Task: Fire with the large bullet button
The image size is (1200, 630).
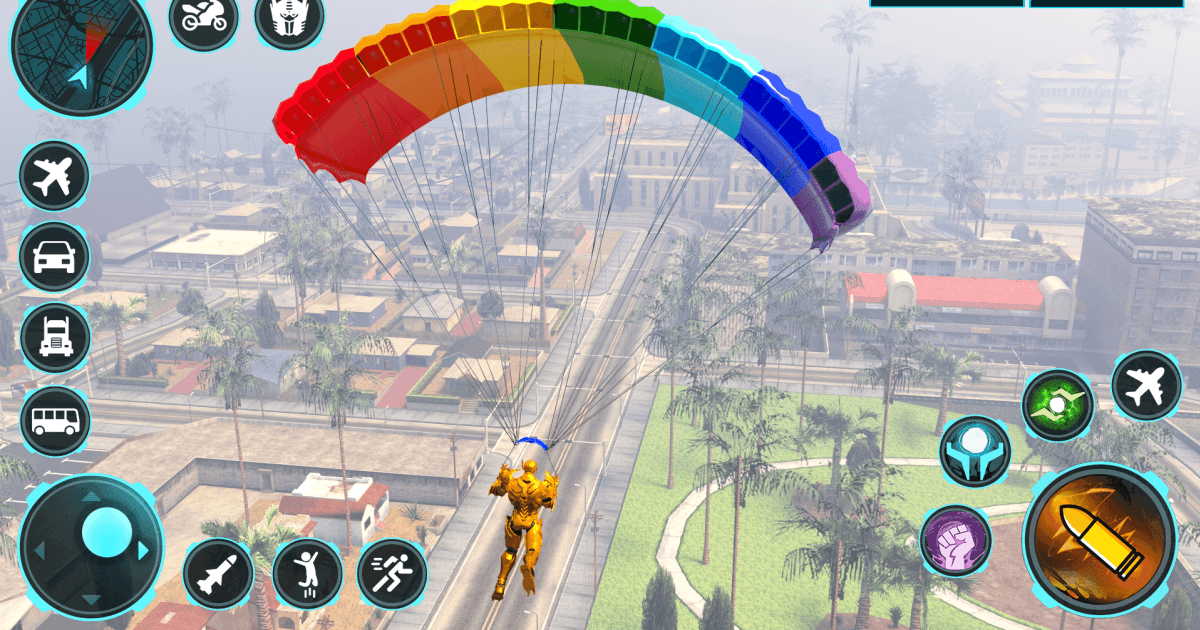Action: point(1099,538)
